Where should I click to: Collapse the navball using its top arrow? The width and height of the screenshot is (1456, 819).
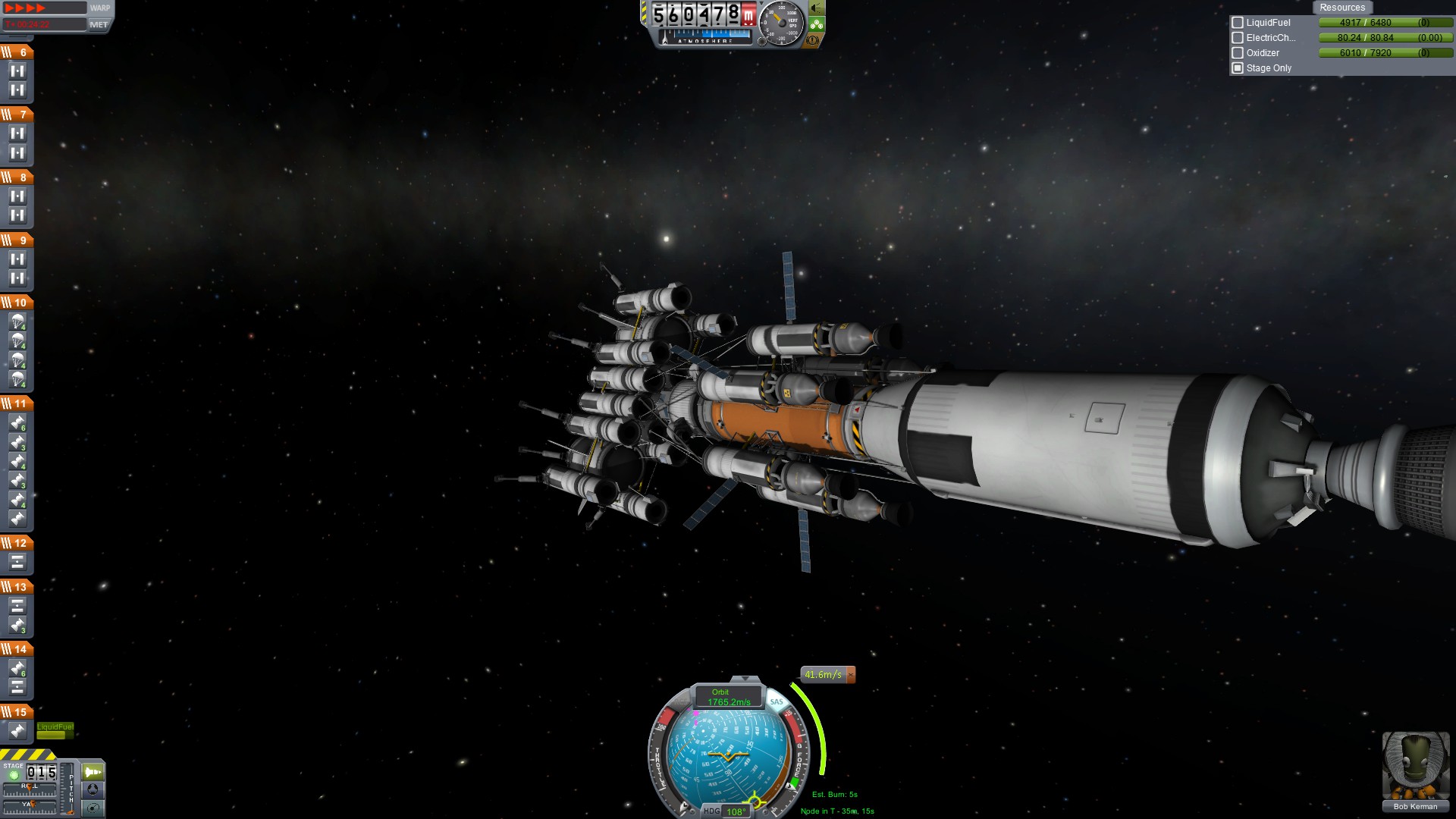tap(745, 679)
